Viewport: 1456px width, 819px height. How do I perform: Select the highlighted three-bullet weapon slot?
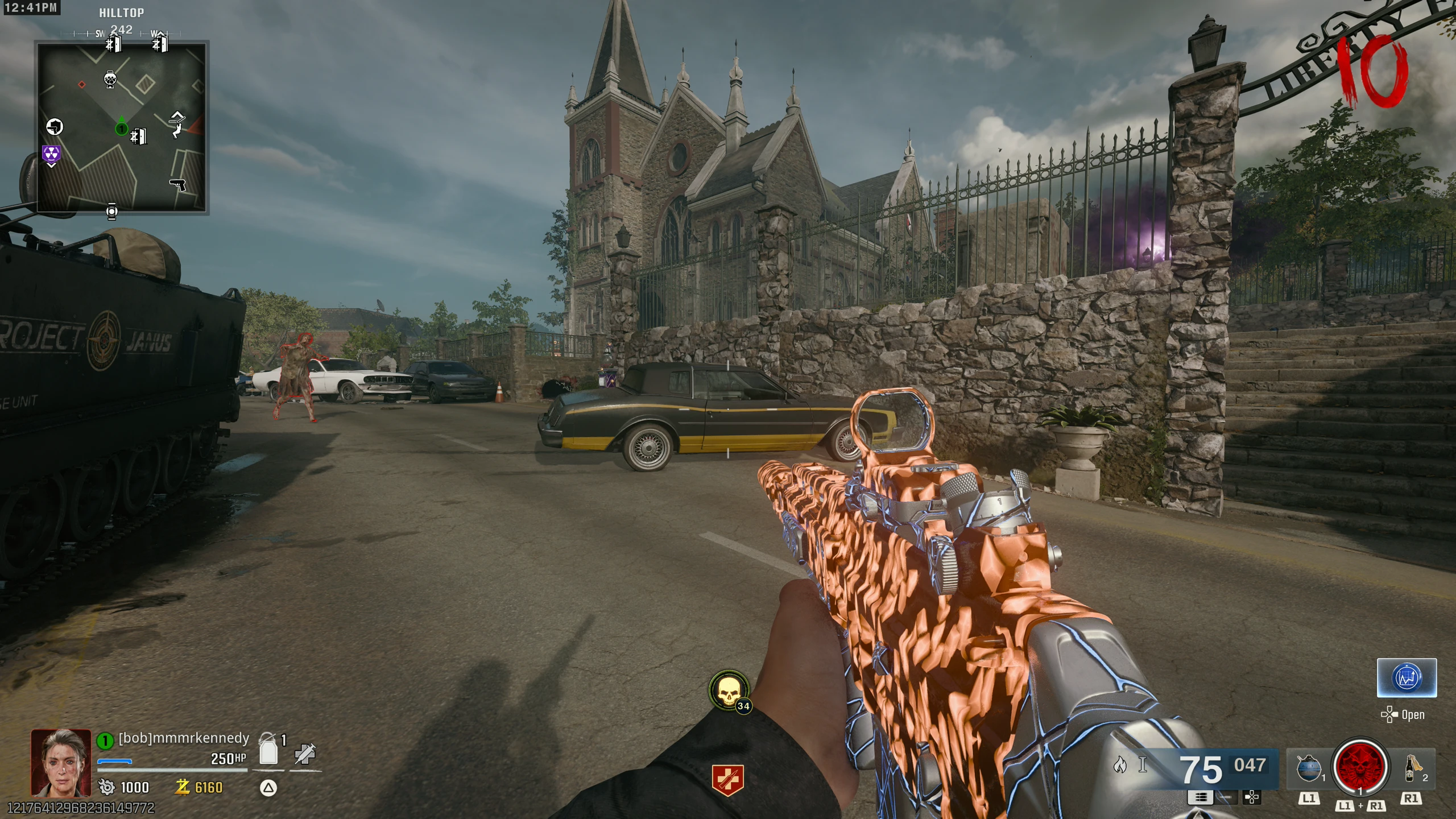pyautogui.click(x=1201, y=797)
